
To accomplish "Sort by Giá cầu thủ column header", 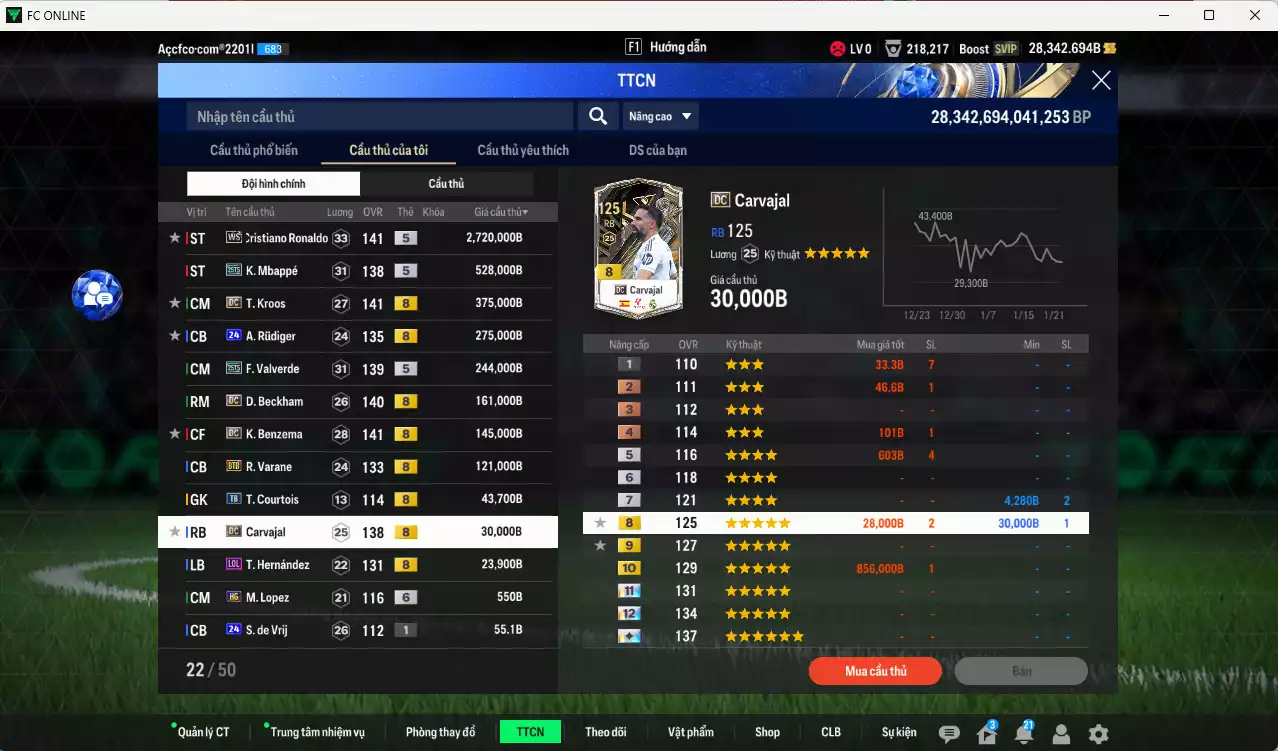I will tap(501, 212).
